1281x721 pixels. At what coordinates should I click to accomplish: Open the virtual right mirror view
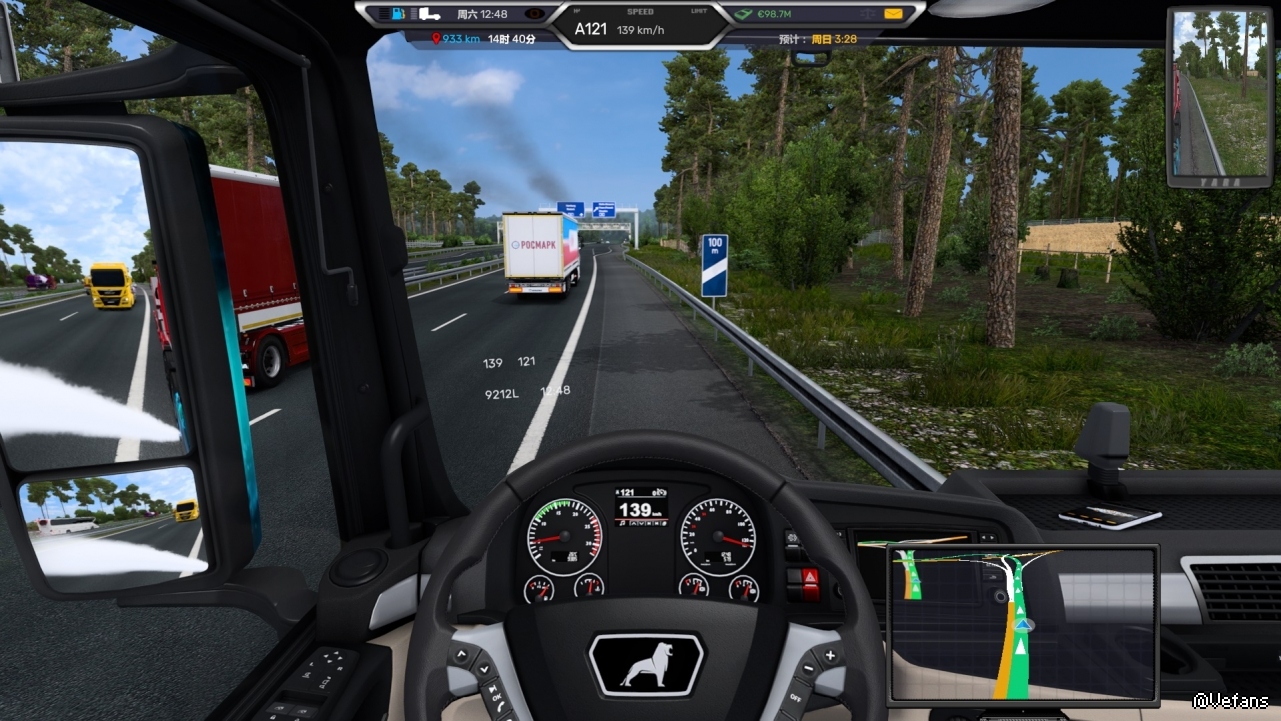point(1217,97)
